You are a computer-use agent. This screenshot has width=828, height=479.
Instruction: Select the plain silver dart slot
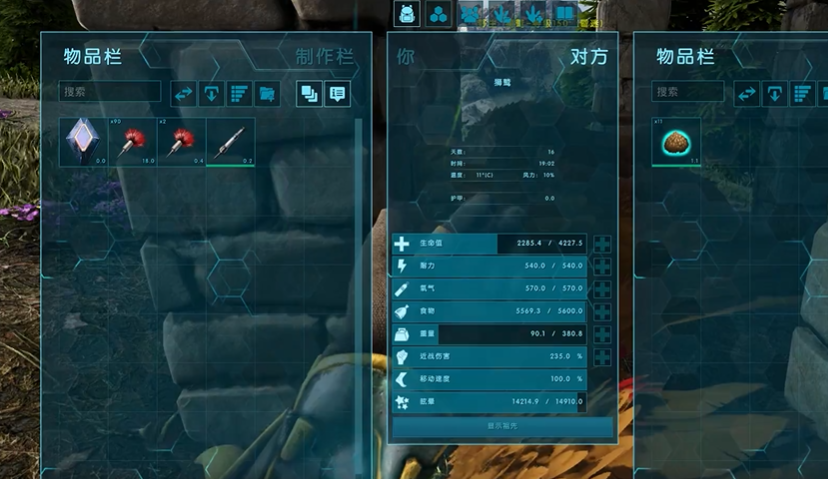point(230,141)
